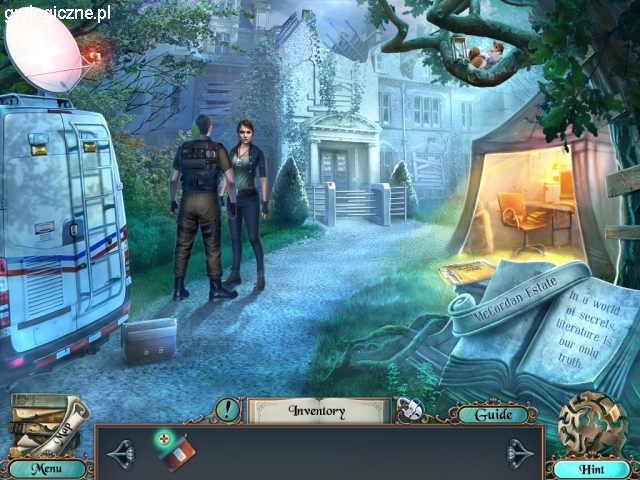Open the strategy Guide
The height and width of the screenshot is (480, 640).
pos(493,414)
